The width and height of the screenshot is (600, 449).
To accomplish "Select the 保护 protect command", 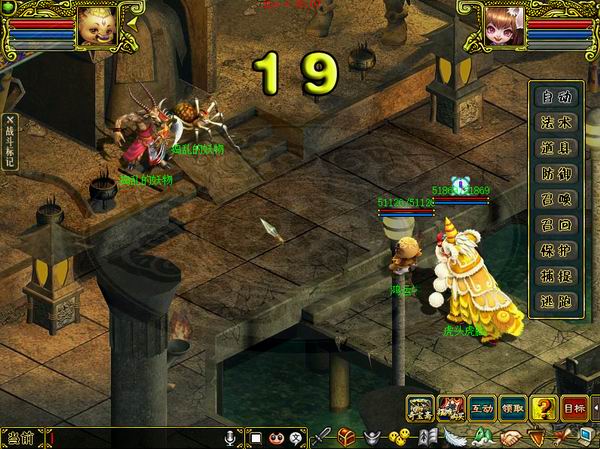I will [555, 247].
